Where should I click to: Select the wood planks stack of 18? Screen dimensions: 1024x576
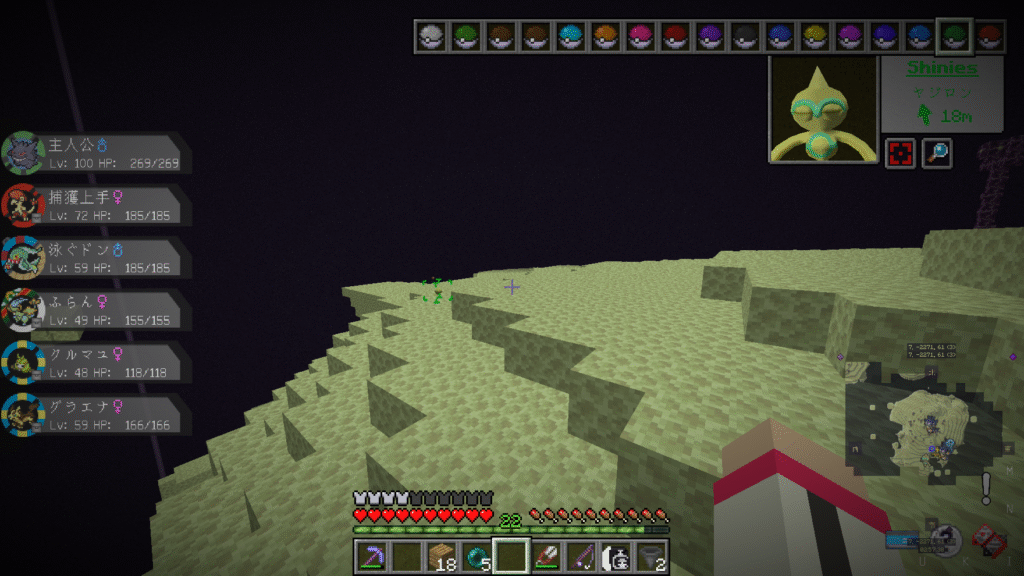coord(442,556)
